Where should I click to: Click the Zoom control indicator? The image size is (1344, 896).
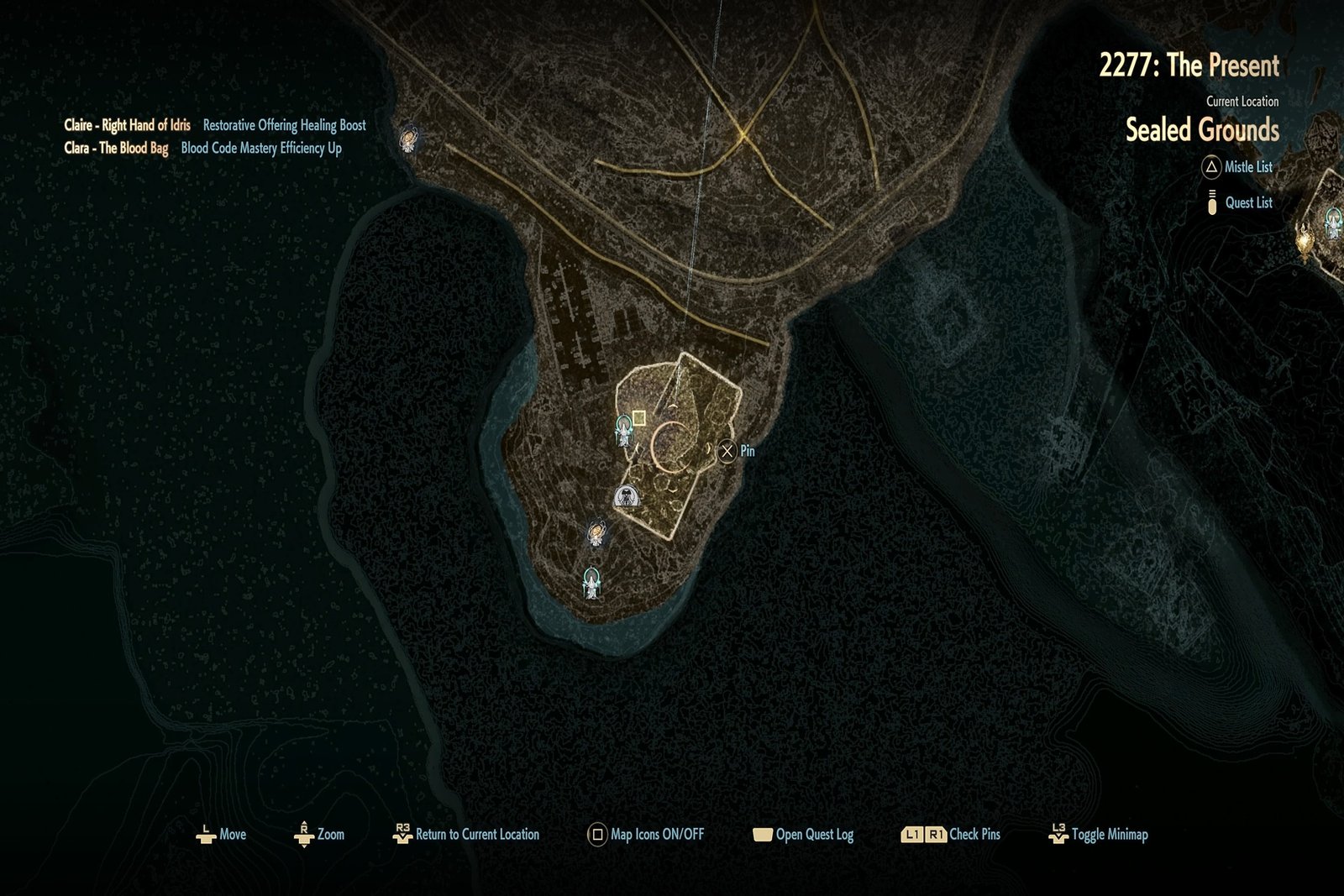303,836
